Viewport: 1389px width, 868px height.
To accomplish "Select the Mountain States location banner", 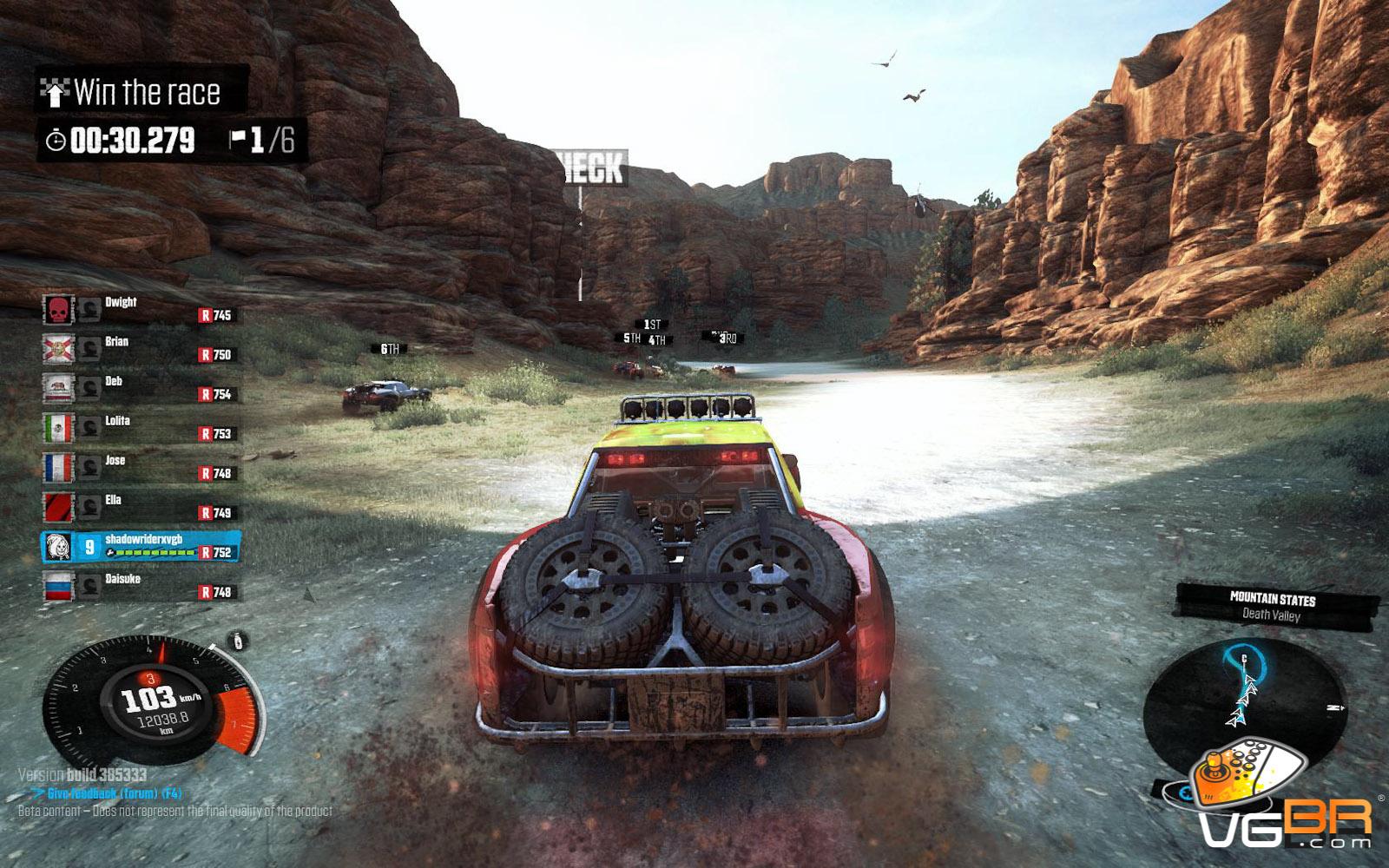I will click(1273, 606).
